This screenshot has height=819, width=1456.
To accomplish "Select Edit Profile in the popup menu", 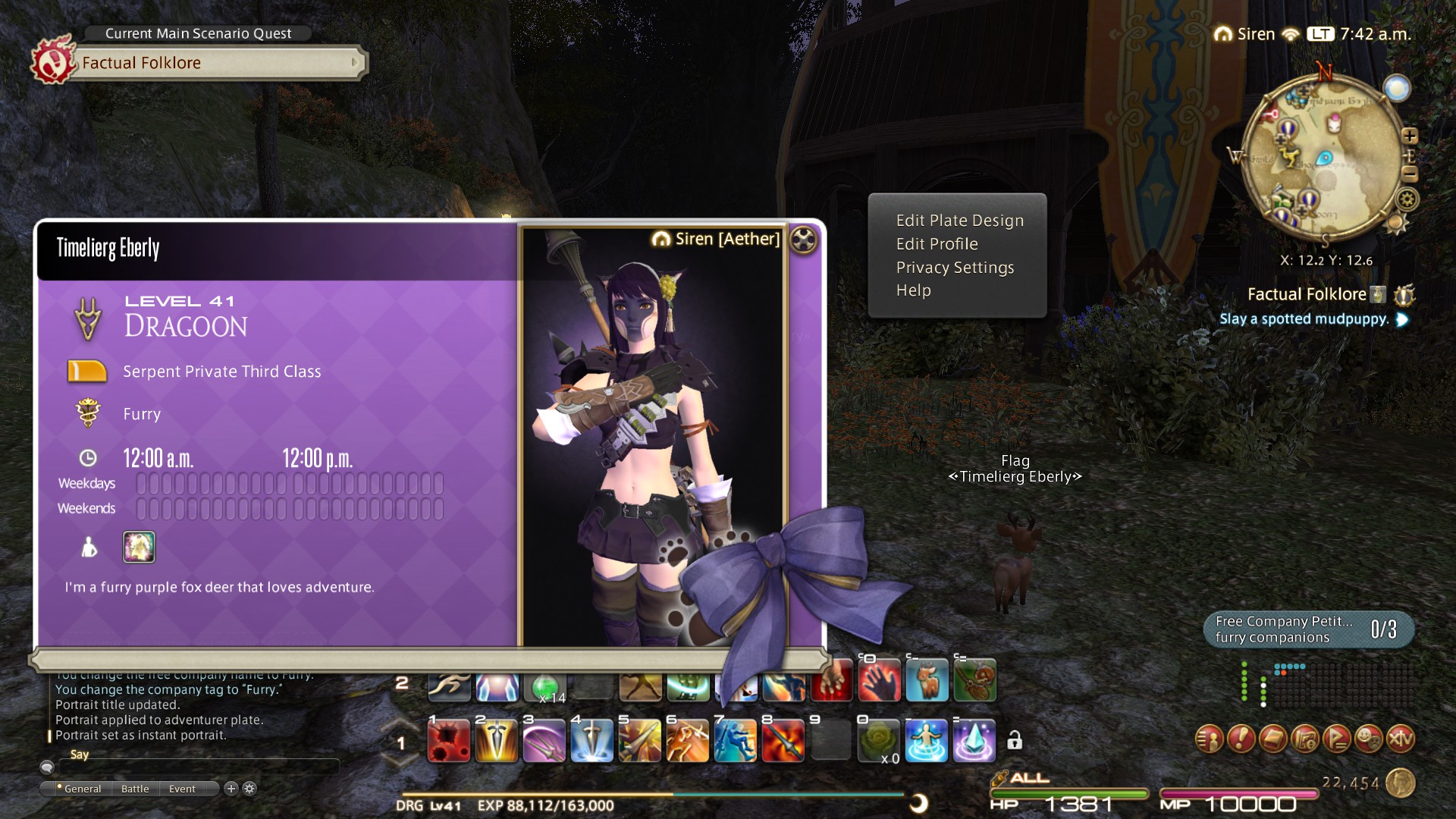I will (937, 244).
